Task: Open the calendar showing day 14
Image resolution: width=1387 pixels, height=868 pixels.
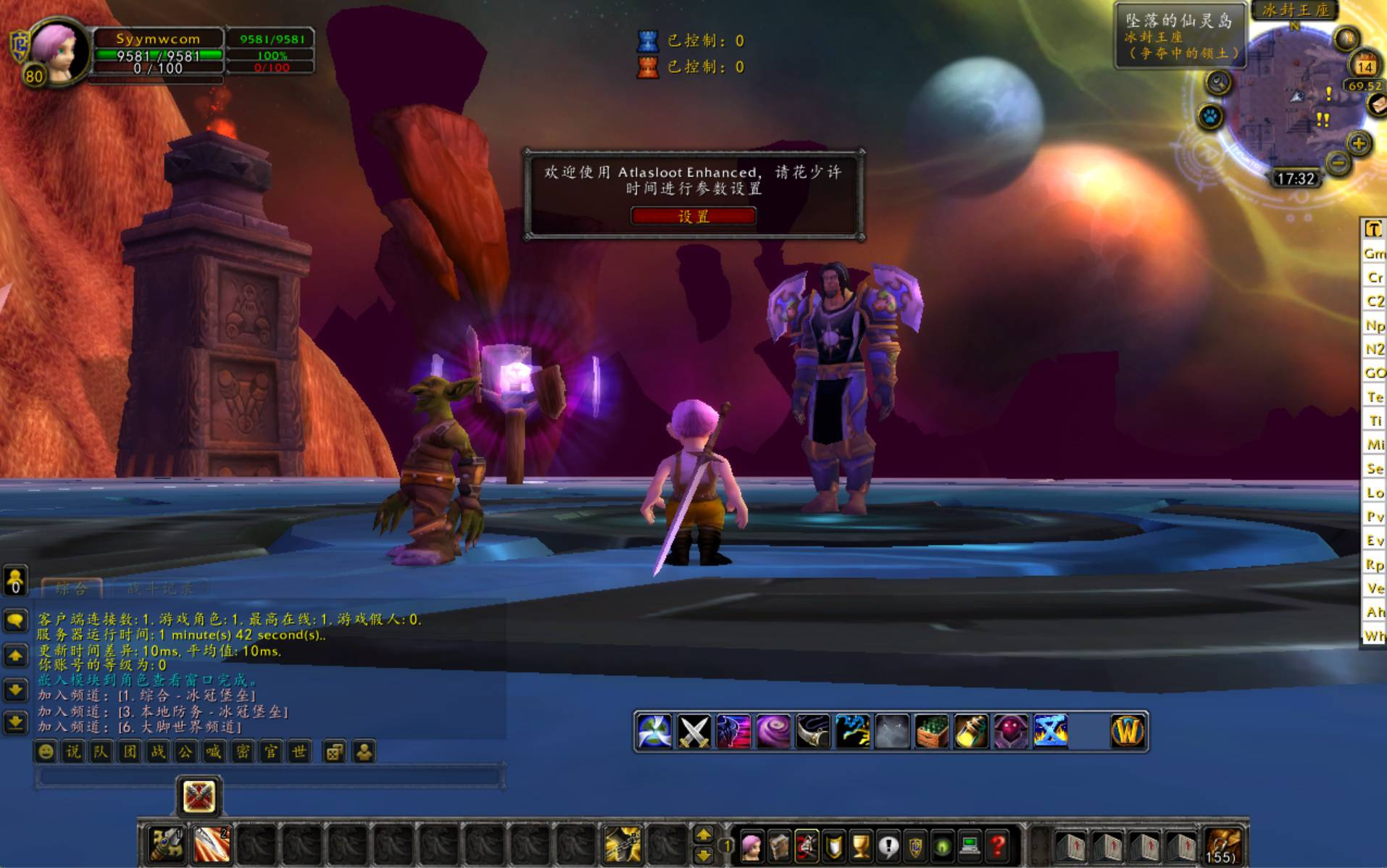Action: pos(1365,65)
